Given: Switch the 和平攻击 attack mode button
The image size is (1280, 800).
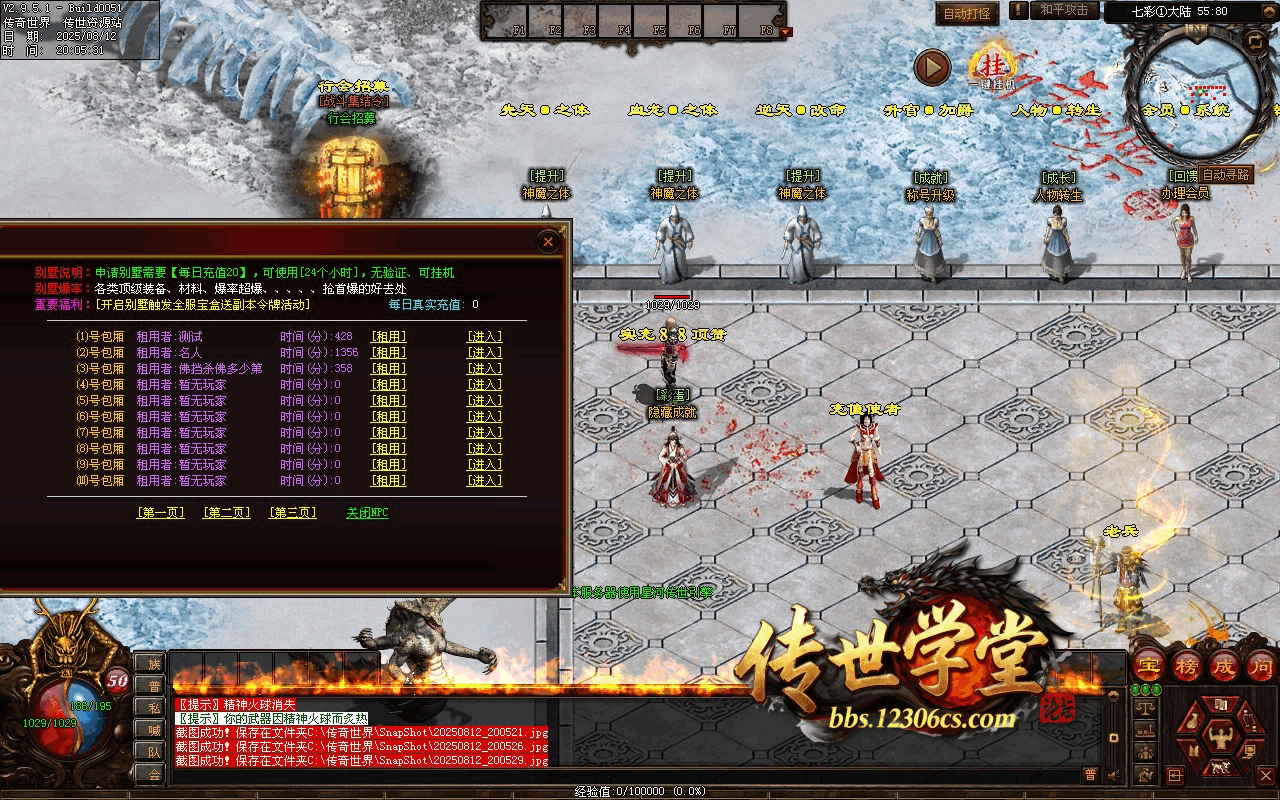Looking at the screenshot, I should pyautogui.click(x=1063, y=10).
